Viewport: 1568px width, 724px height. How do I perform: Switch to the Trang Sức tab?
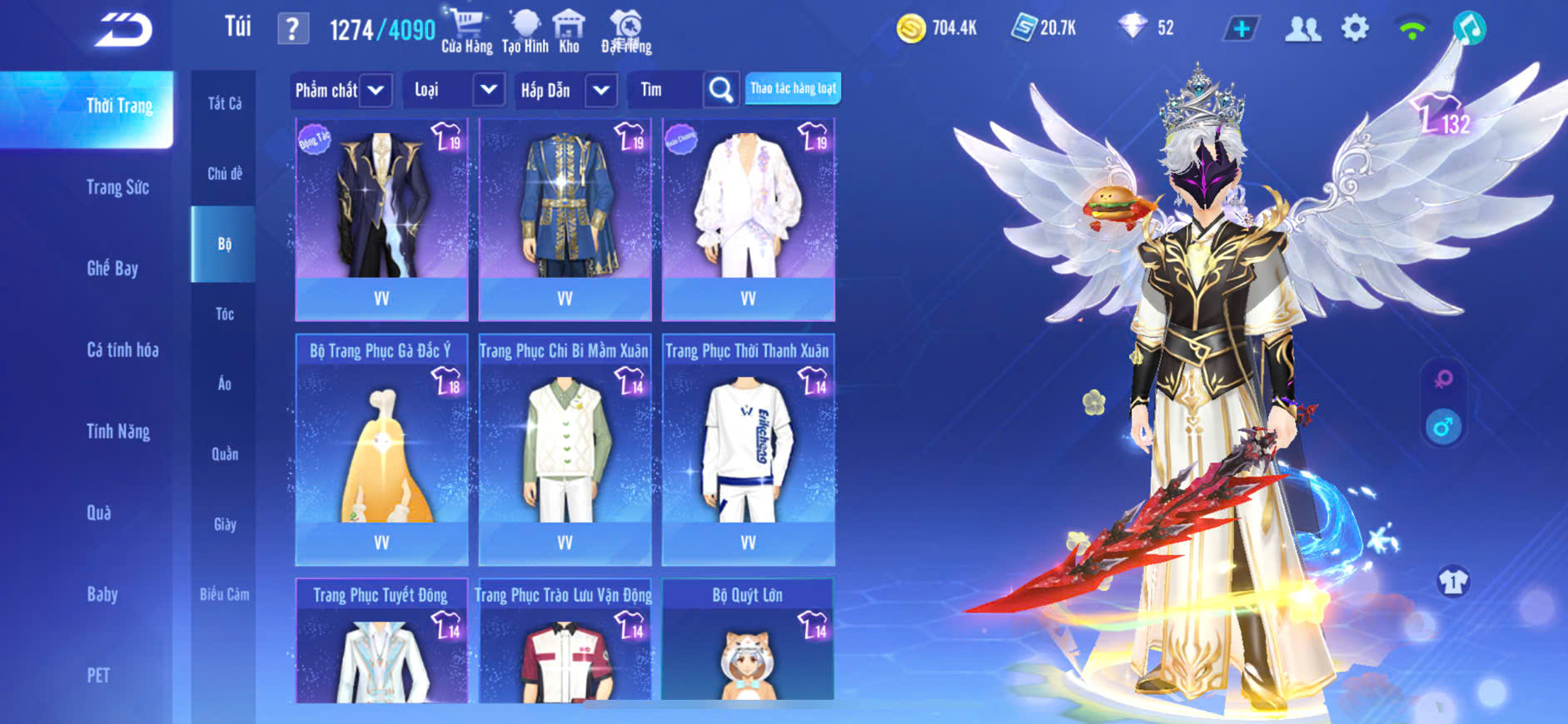point(117,187)
